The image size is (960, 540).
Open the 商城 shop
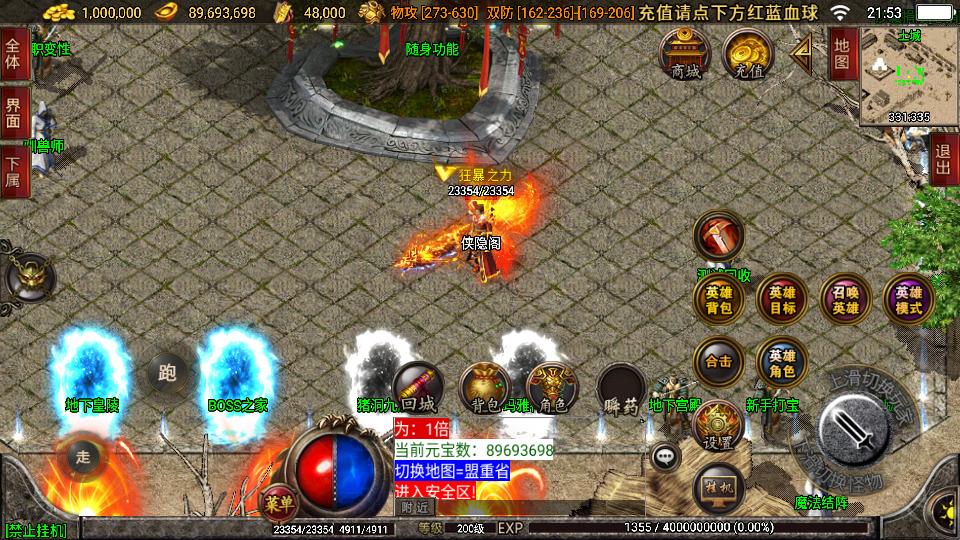pyautogui.click(x=686, y=53)
